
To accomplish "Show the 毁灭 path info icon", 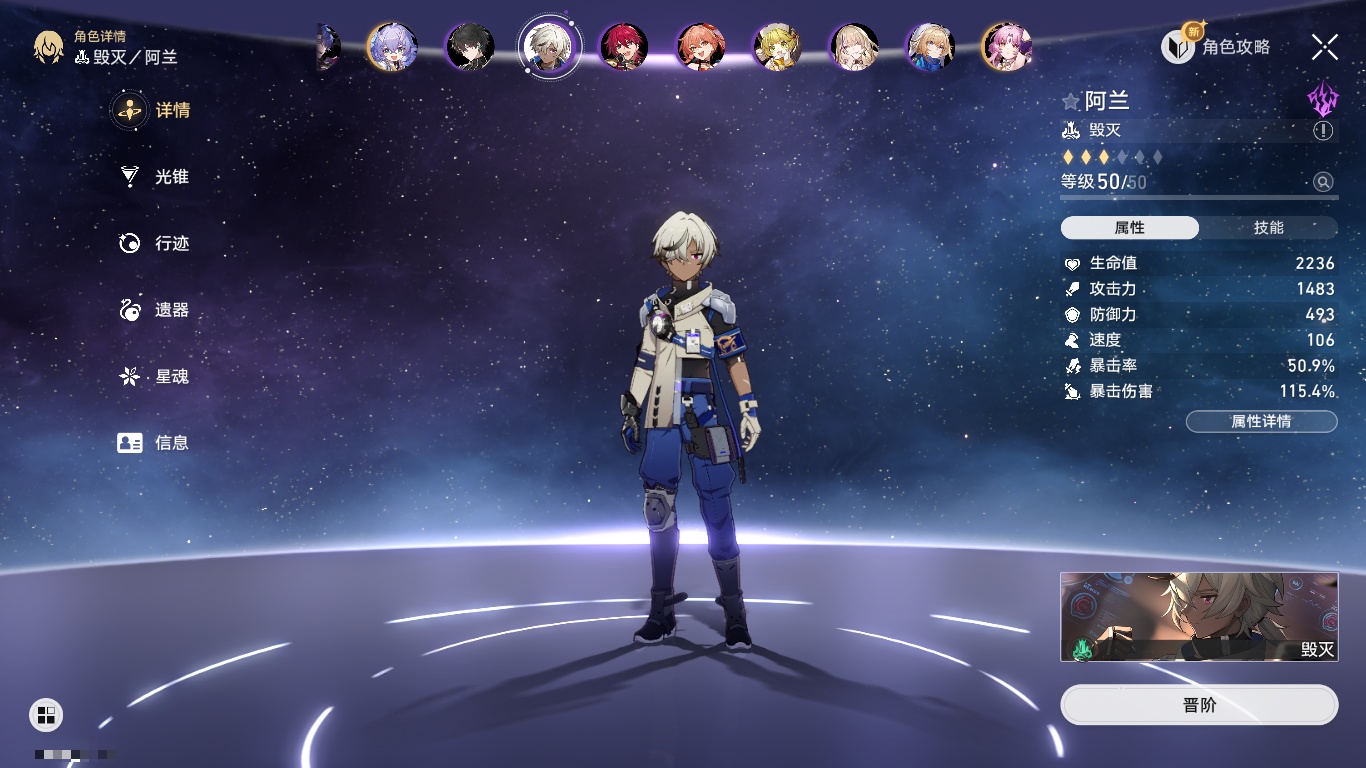I will click(1323, 131).
